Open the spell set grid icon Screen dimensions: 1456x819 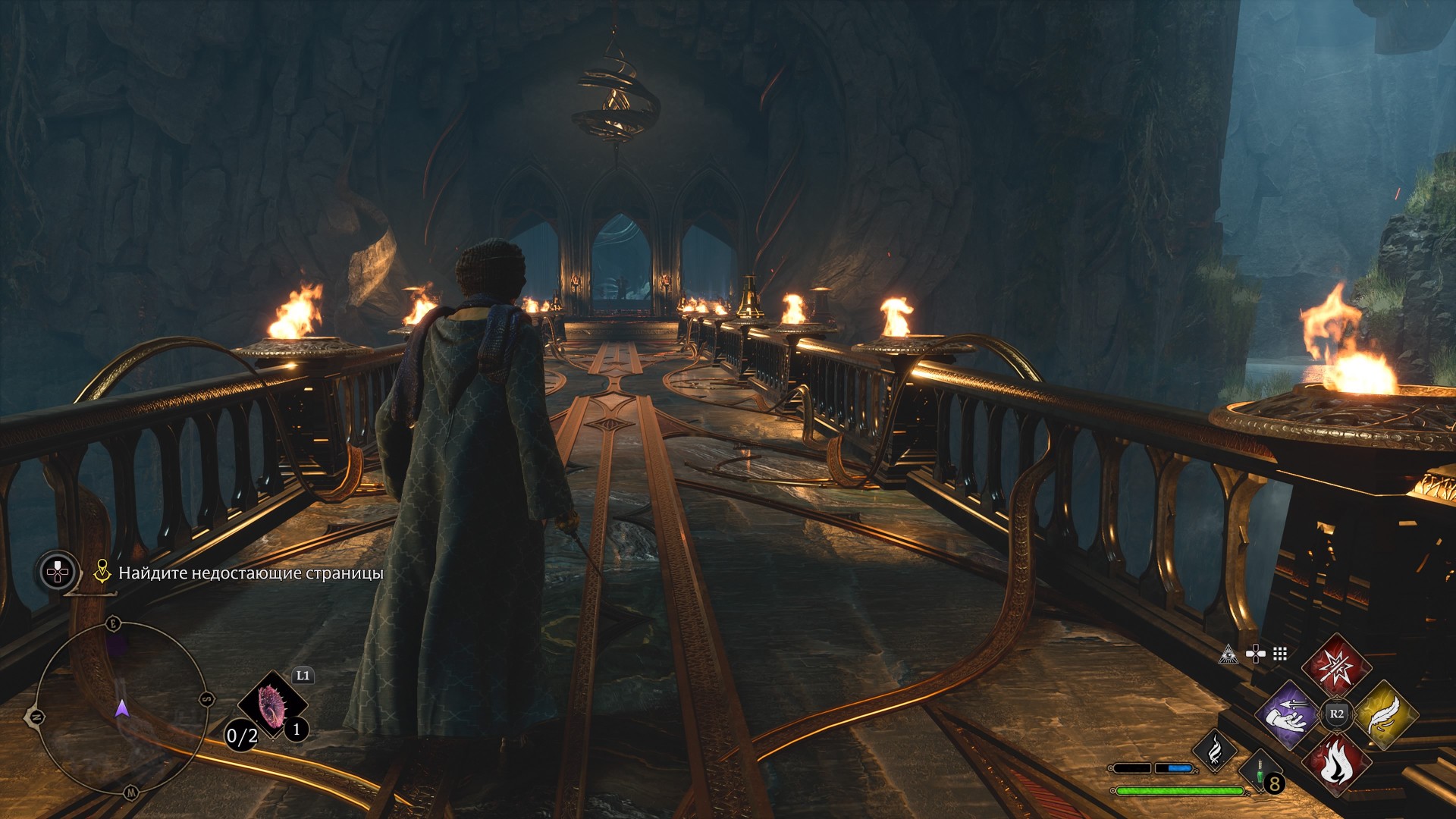click(x=1280, y=654)
